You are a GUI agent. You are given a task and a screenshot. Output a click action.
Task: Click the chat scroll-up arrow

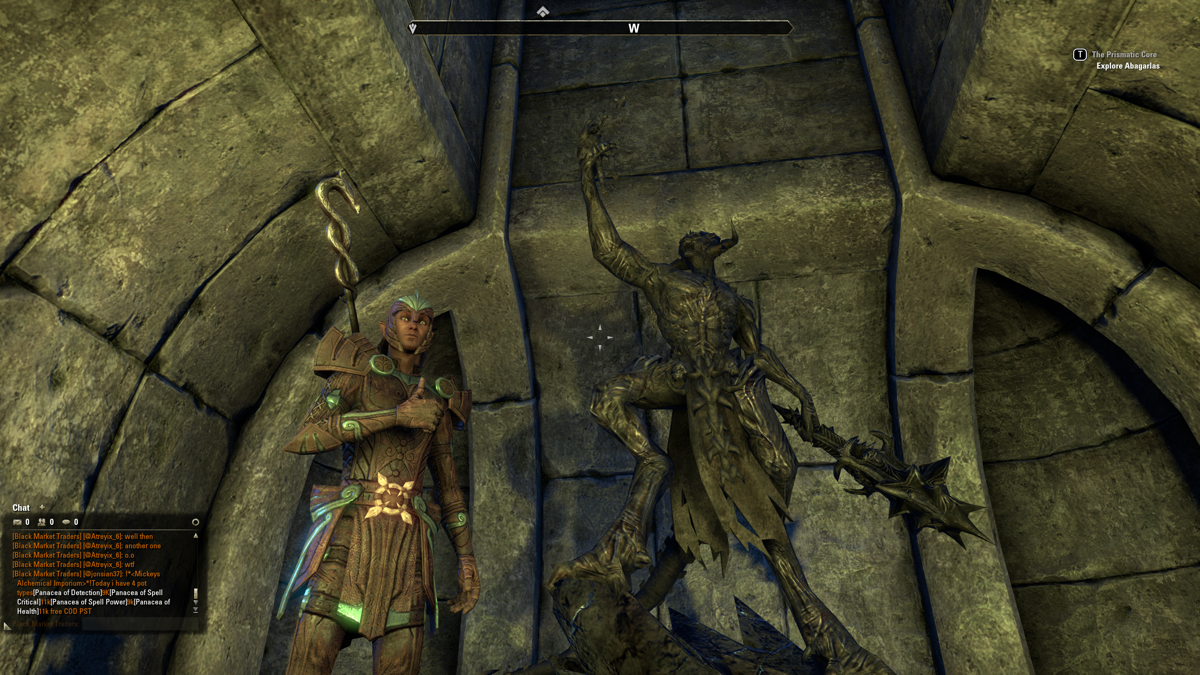point(196,536)
